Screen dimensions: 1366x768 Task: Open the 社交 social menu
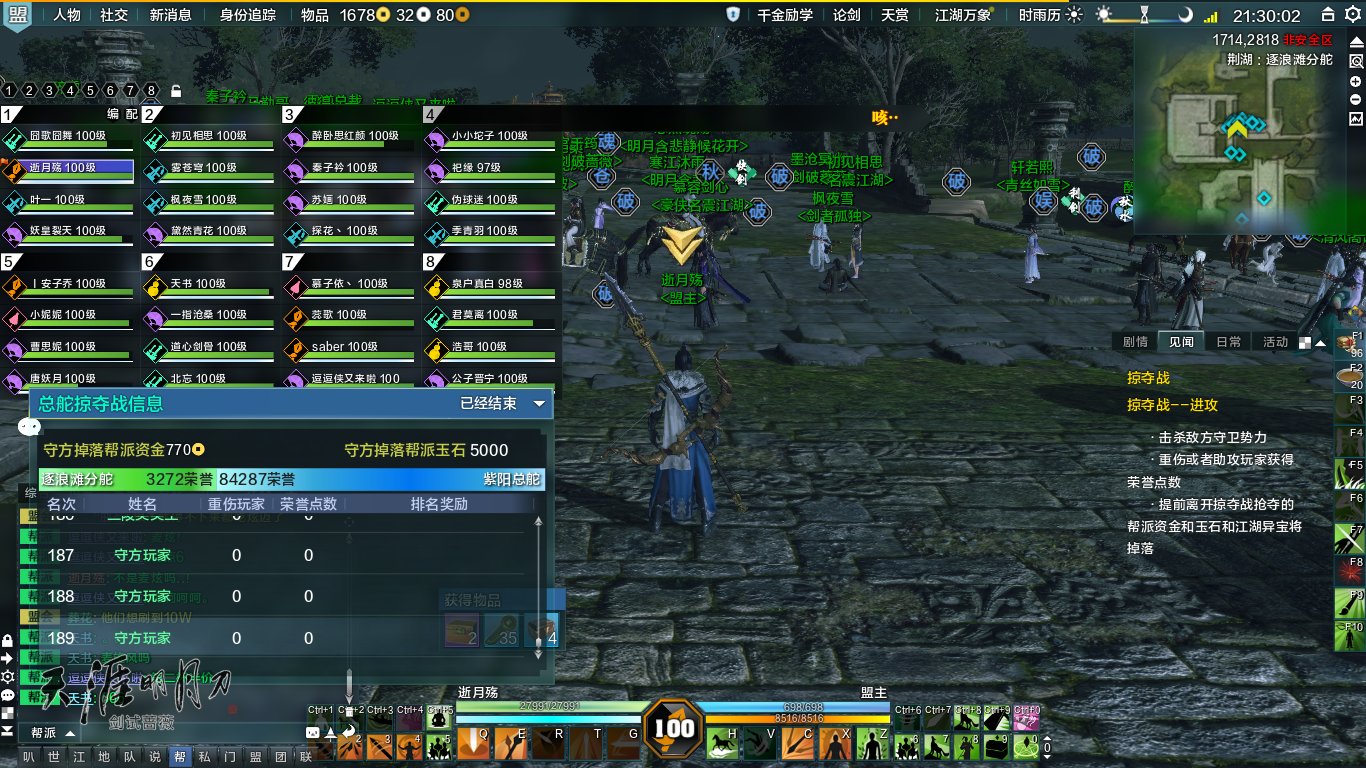pyautogui.click(x=114, y=15)
